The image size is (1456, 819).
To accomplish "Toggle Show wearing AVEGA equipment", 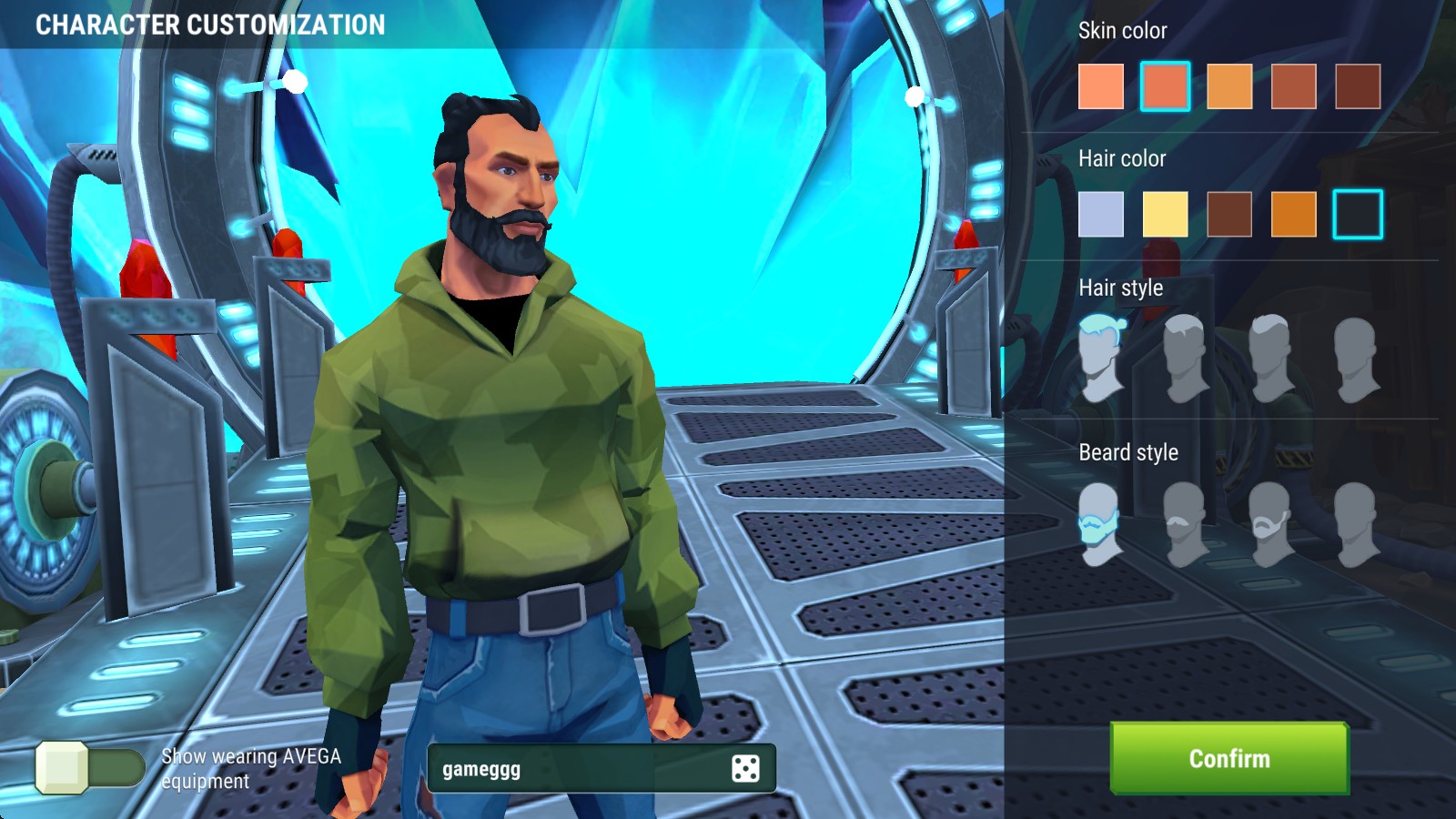I will [89, 767].
